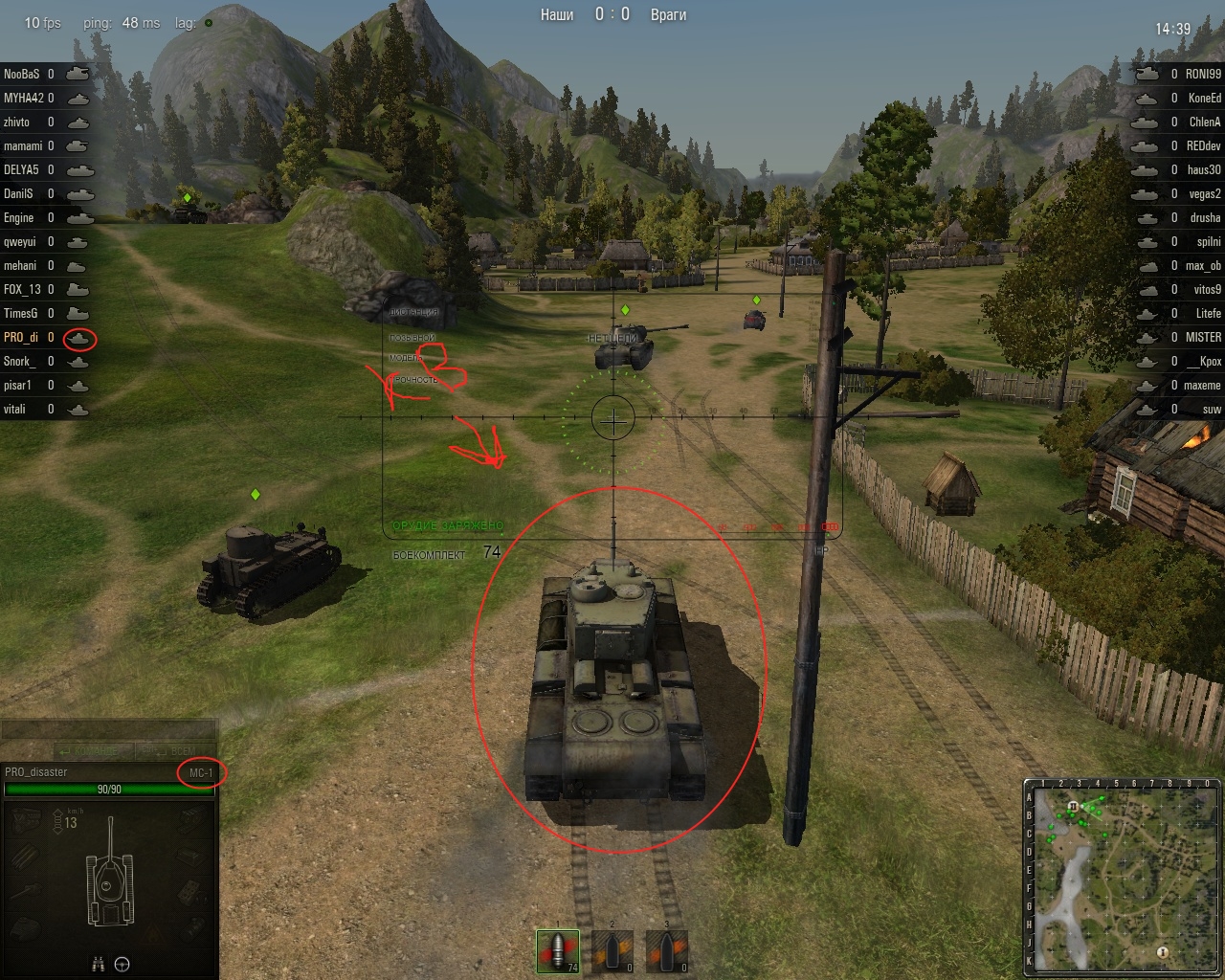Select player NooBaS in the allied team list
Viewport: 1225px width, 980px height.
pos(21,74)
